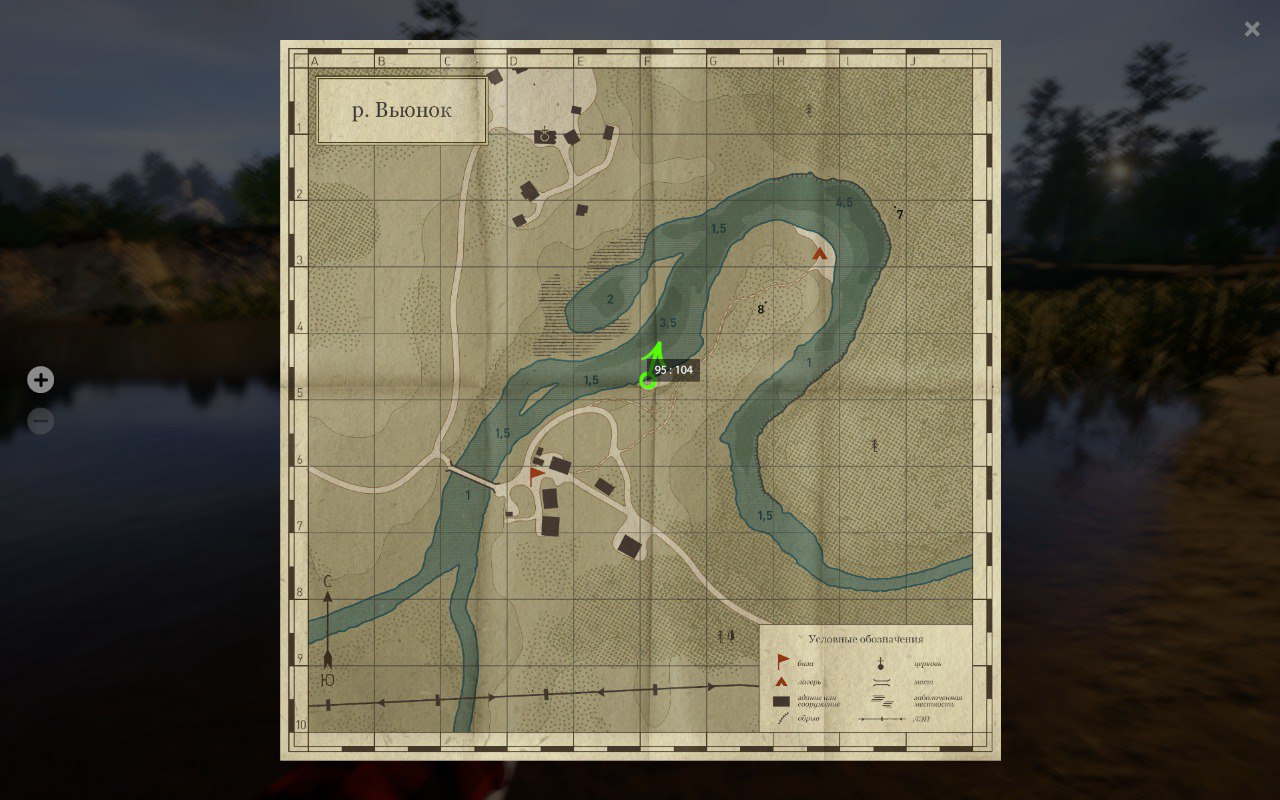Click the red base flag marker
Screen dimensions: 1280x800
tap(536, 471)
